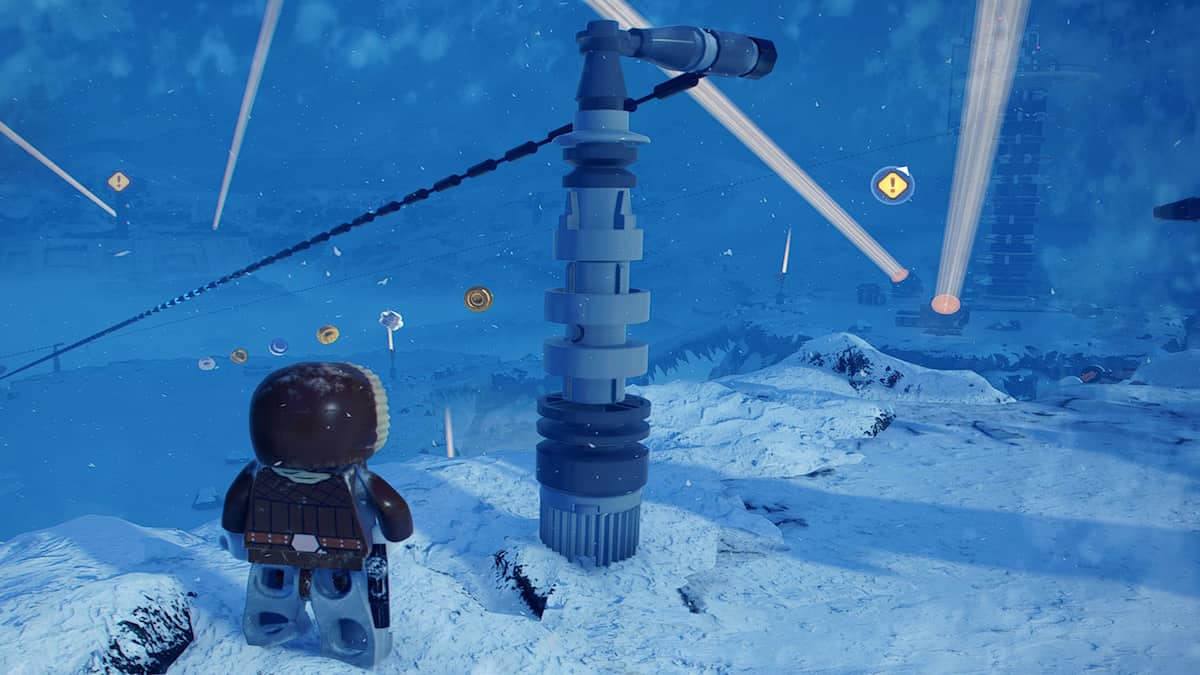This screenshot has width=1200, height=675.
Task: Click the small uncircled yellow exclamation marker
Action: click(x=119, y=181)
